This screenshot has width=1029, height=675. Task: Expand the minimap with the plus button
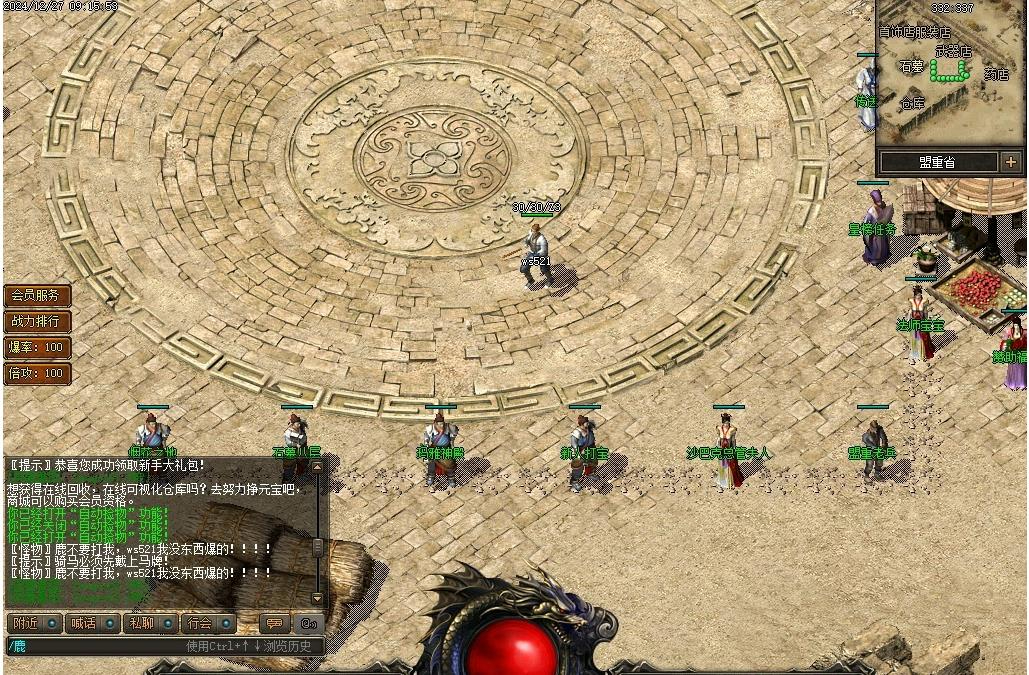pyautogui.click(x=1011, y=161)
